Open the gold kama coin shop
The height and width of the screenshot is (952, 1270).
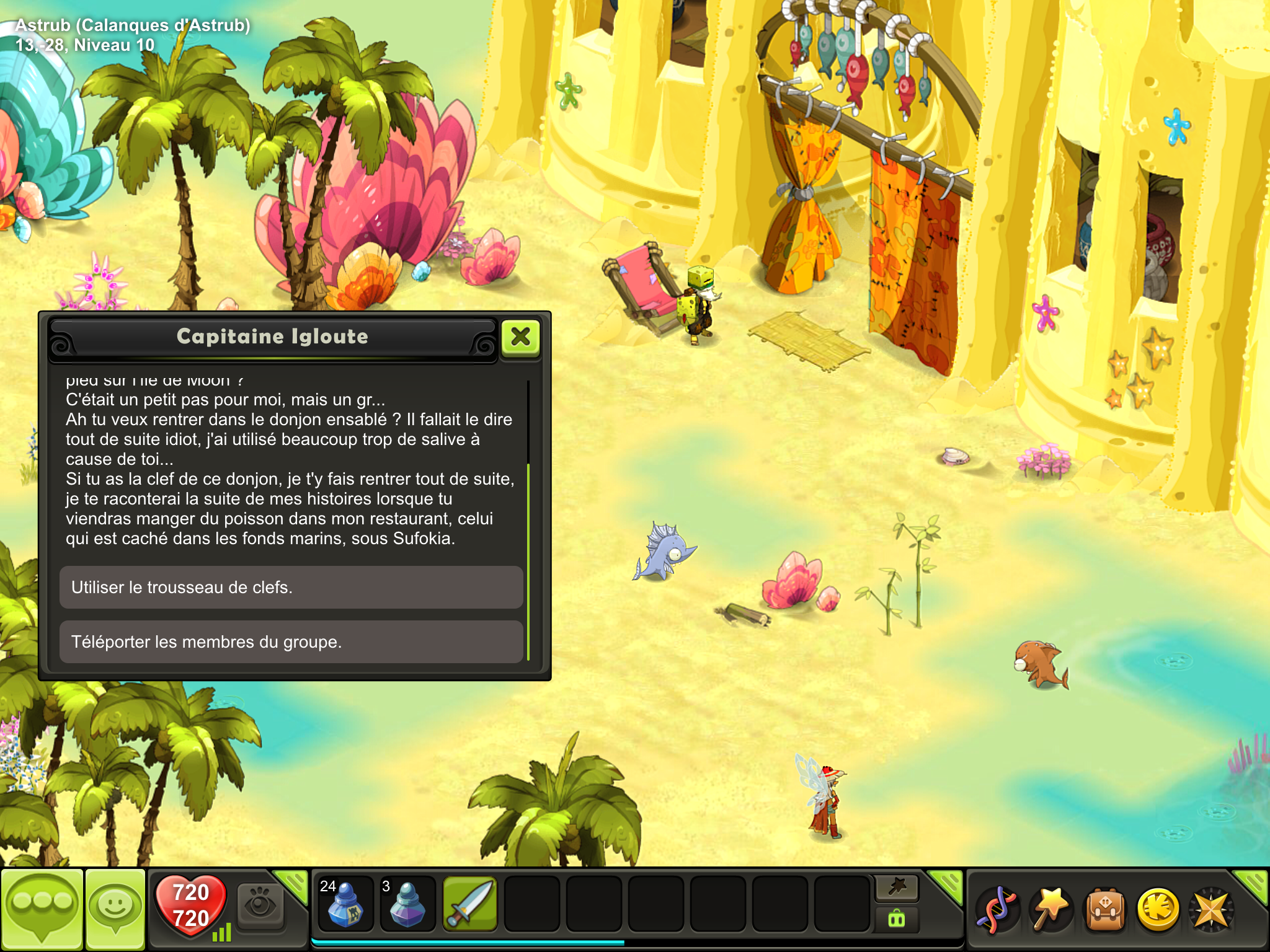point(1158,909)
